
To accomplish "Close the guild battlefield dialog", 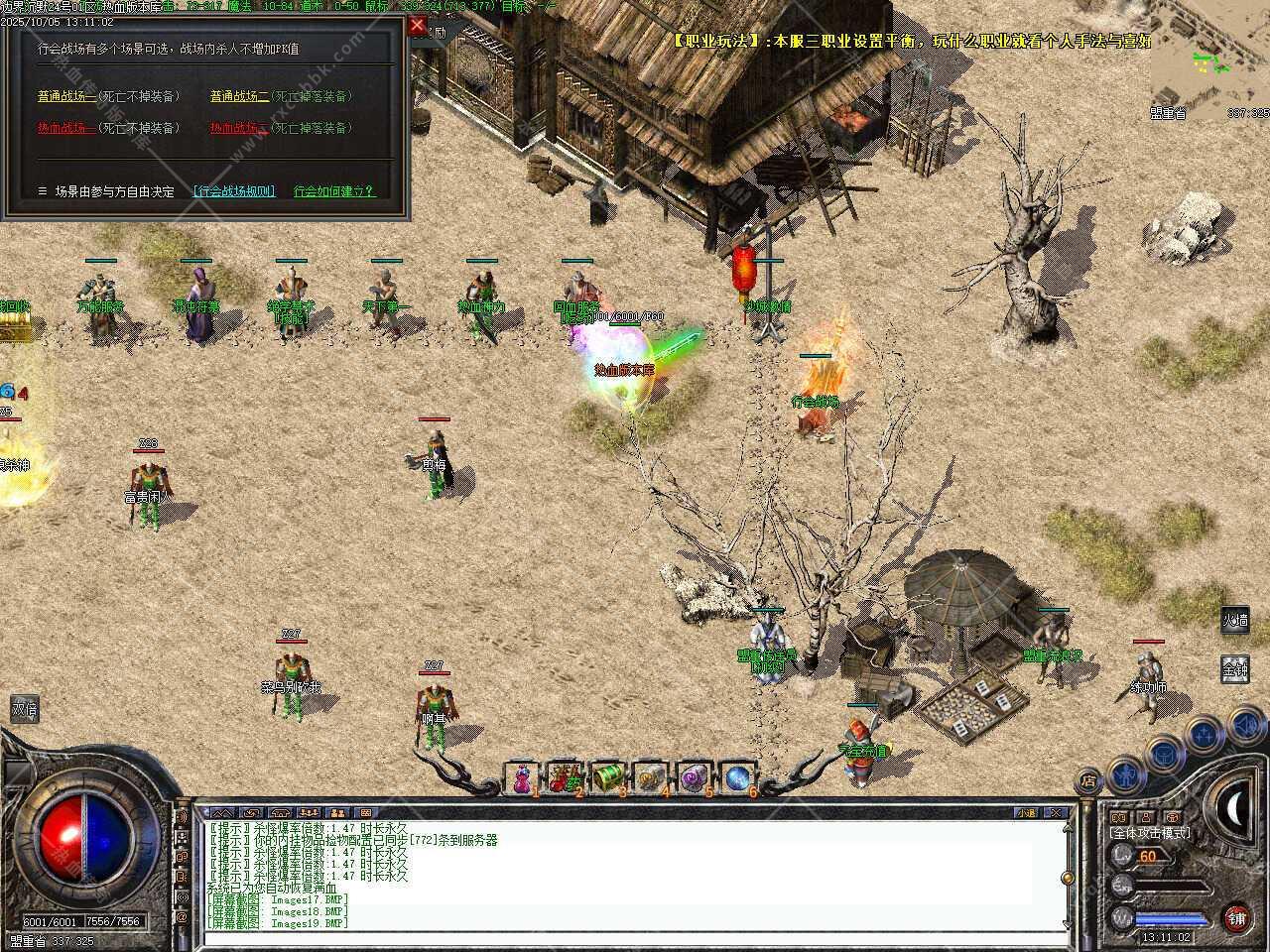I will 418,25.
